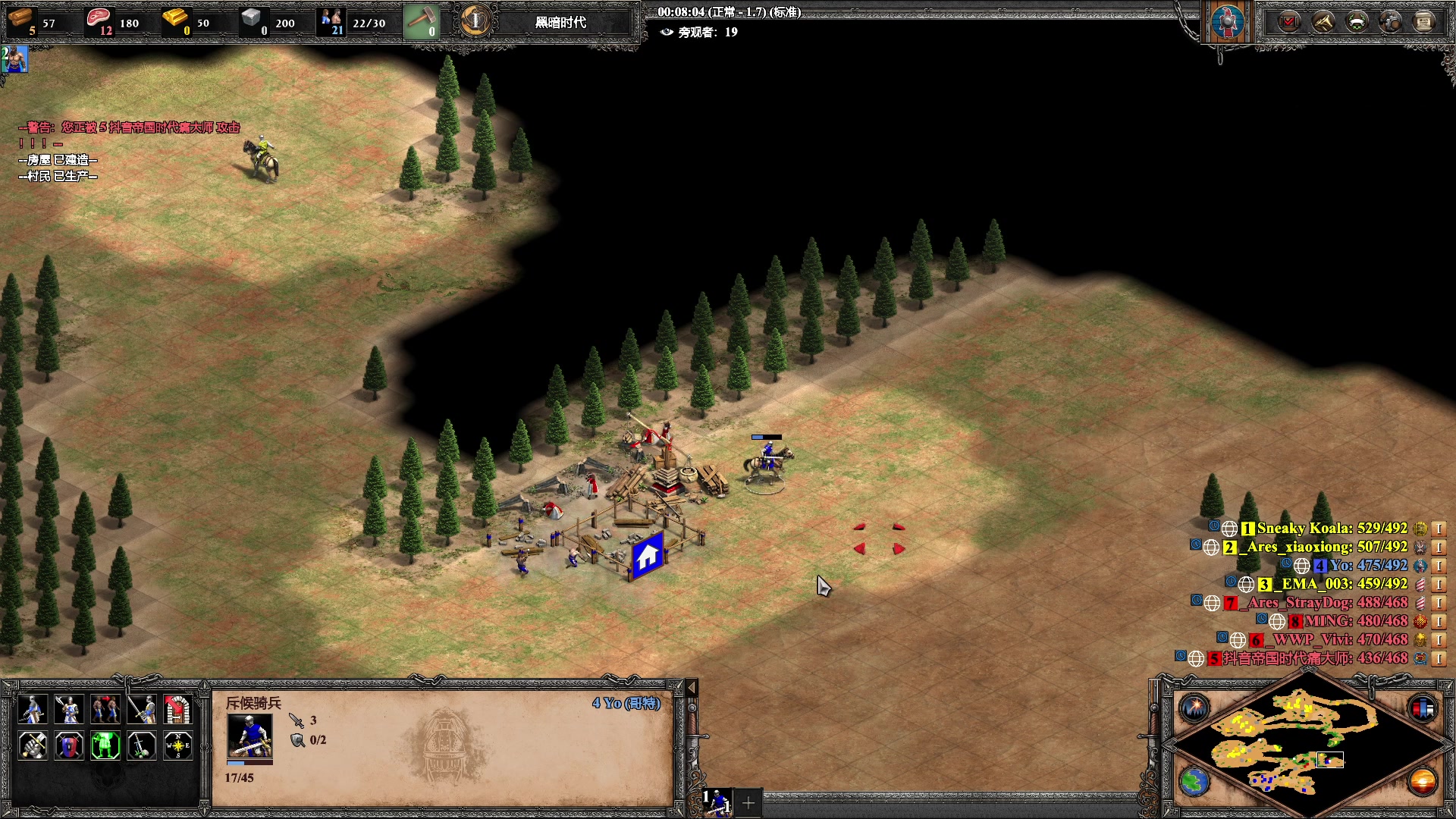Toggle the minimap colored banners button

1423,708
